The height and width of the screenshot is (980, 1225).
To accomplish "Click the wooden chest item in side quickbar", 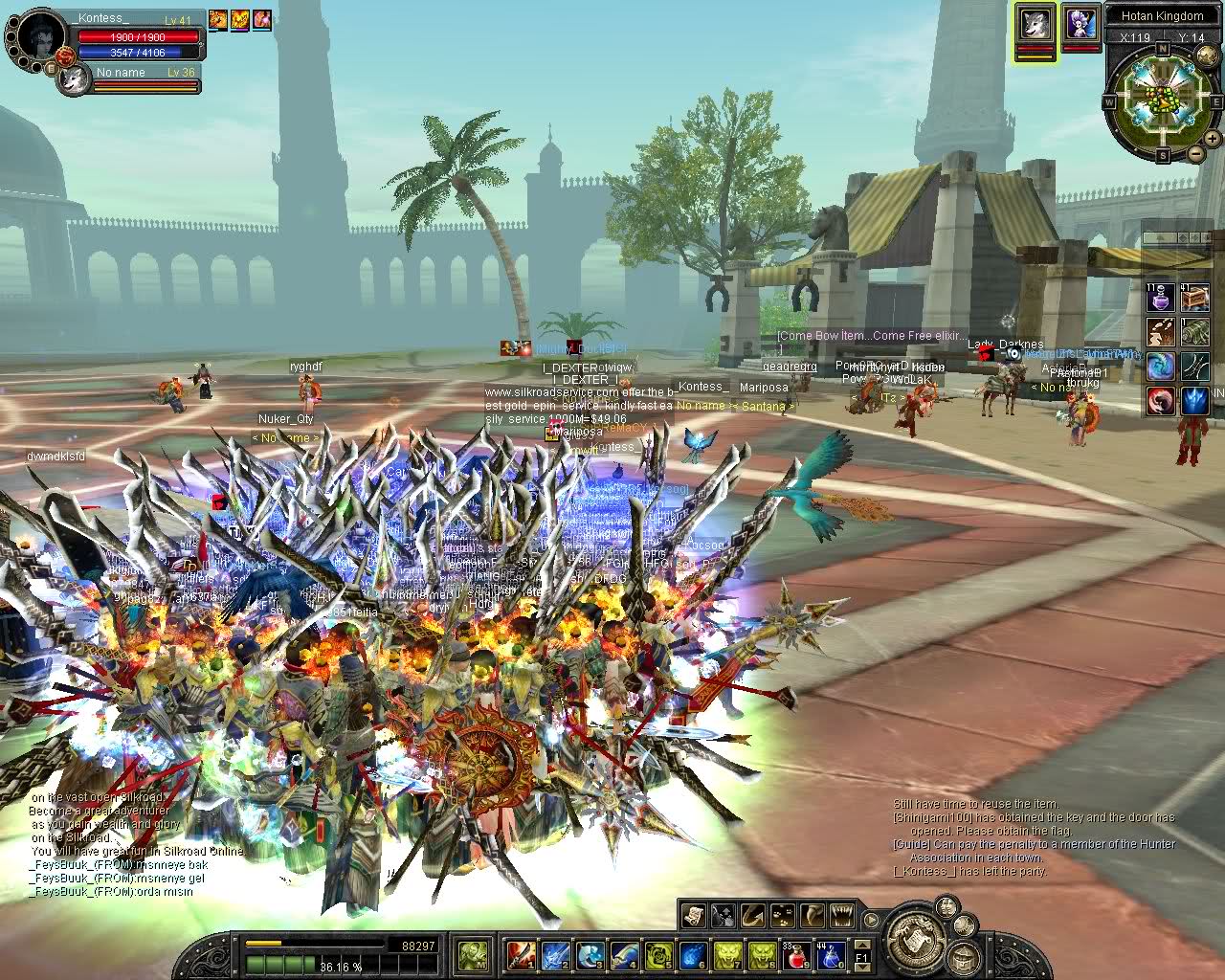I will 1193,299.
